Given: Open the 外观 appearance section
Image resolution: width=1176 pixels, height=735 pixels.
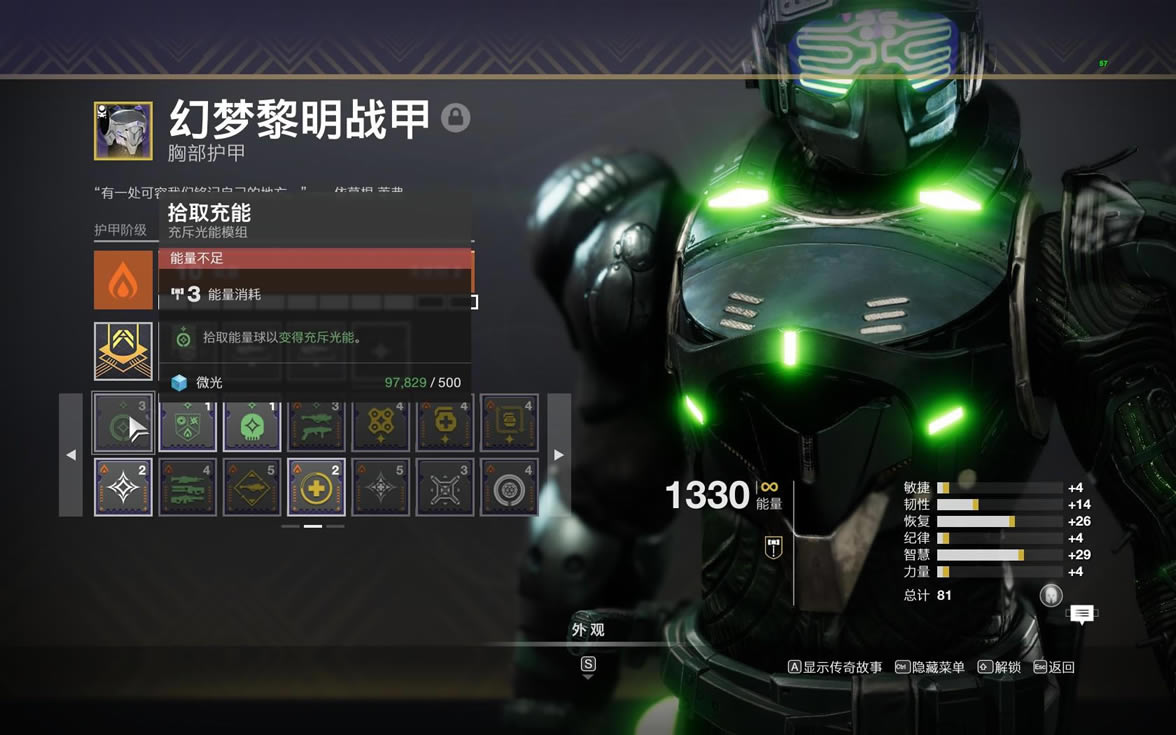Looking at the screenshot, I should (x=588, y=630).
